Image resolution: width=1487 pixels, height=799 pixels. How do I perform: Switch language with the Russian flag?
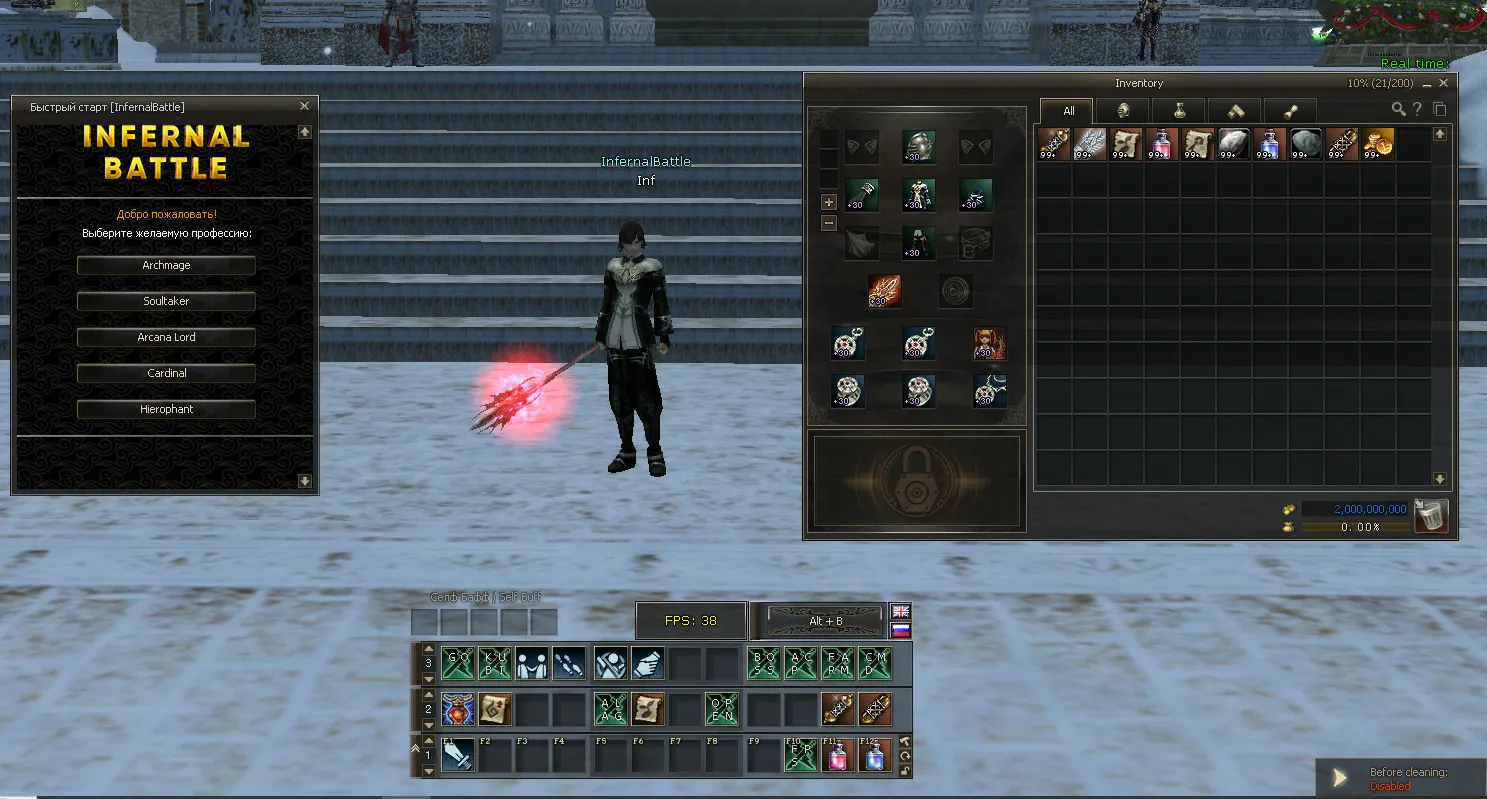(901, 630)
